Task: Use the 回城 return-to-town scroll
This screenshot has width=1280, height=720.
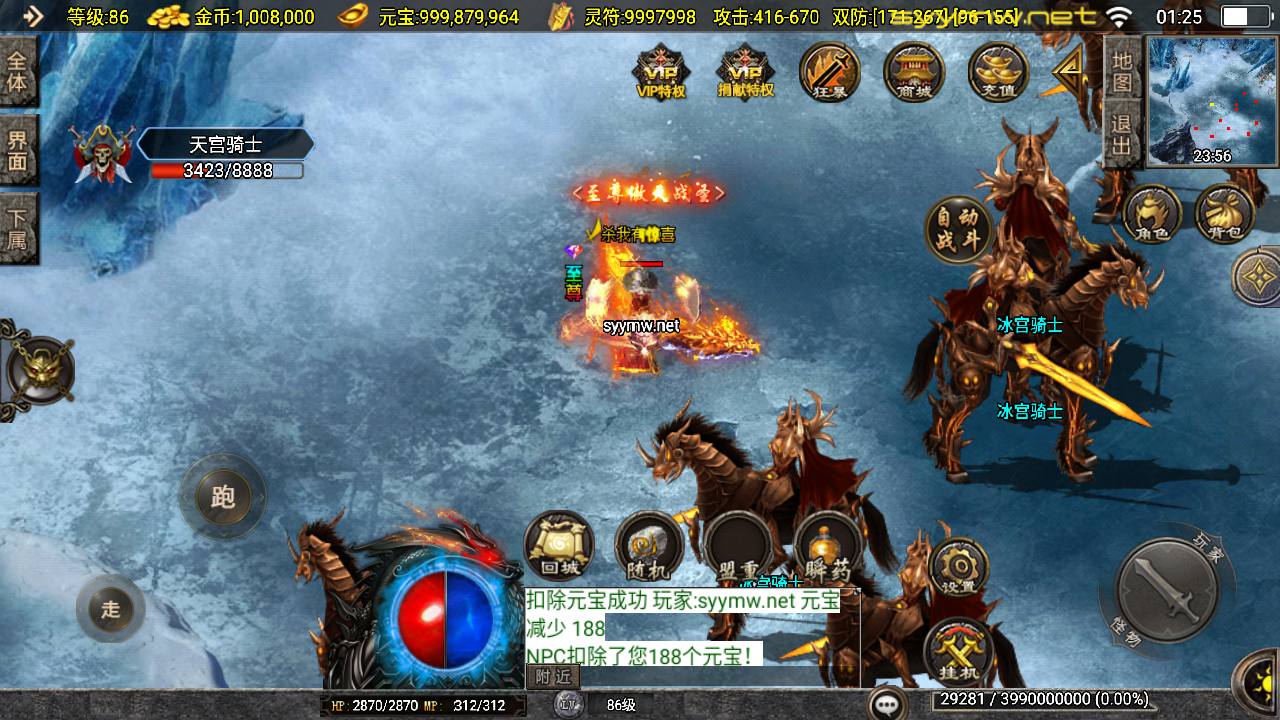Action: [x=559, y=546]
